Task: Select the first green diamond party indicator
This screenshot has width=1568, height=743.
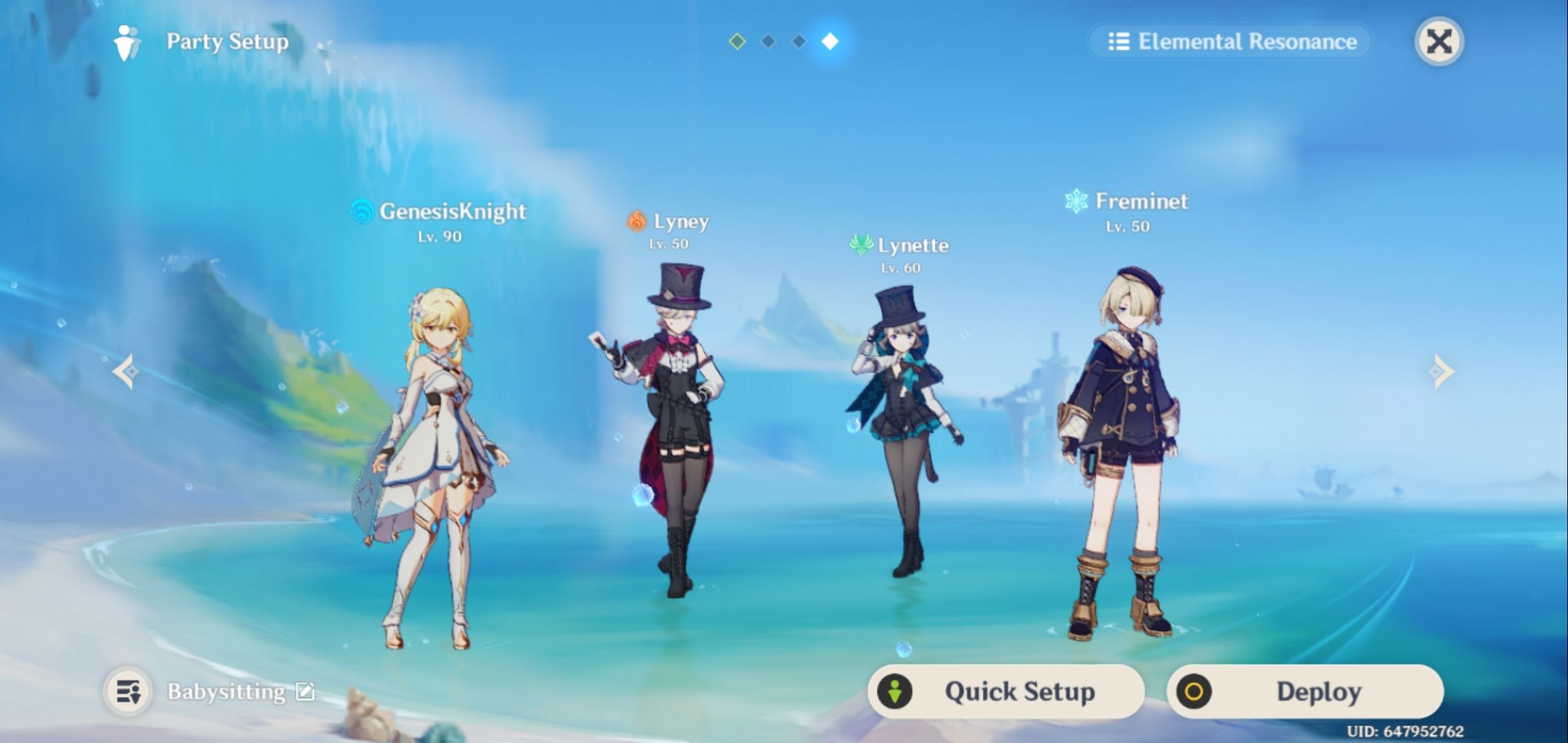Action: 737,41
